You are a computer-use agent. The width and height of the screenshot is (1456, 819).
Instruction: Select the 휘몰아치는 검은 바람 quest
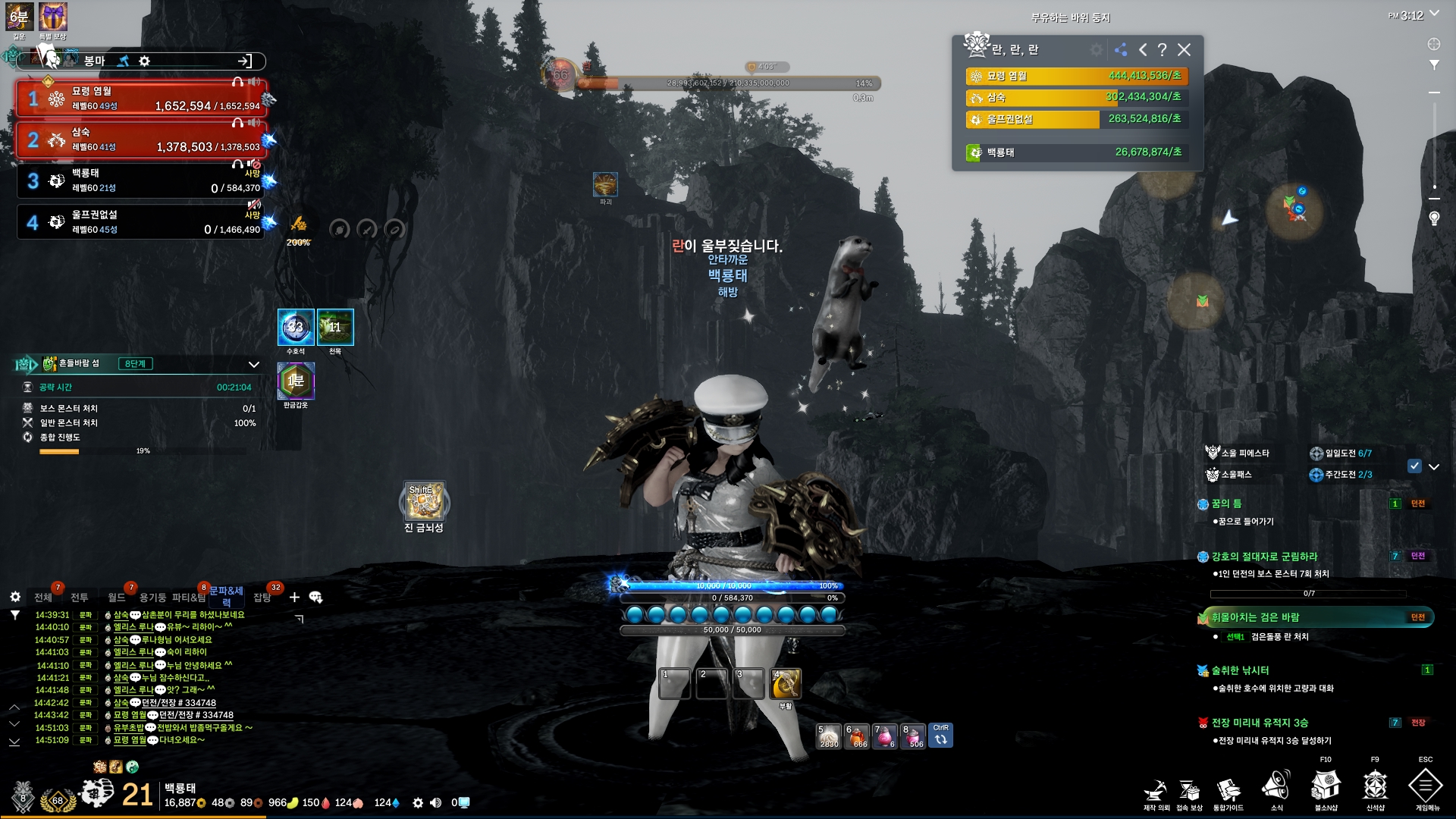[1255, 617]
